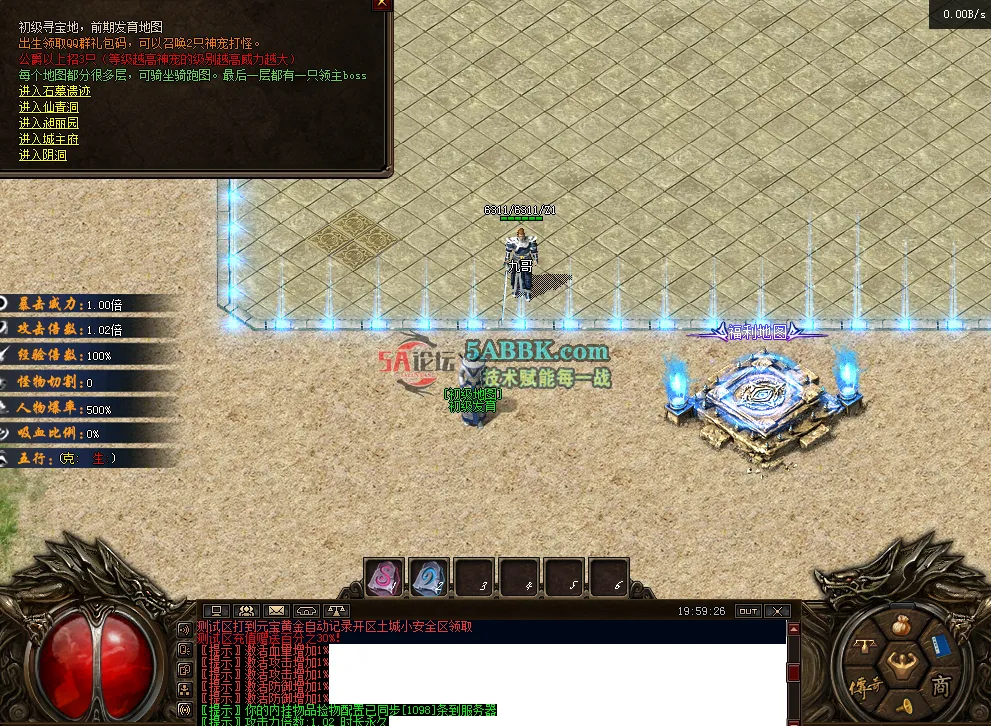Open the mail envelope button
This screenshot has height=726, width=991.
(276, 610)
